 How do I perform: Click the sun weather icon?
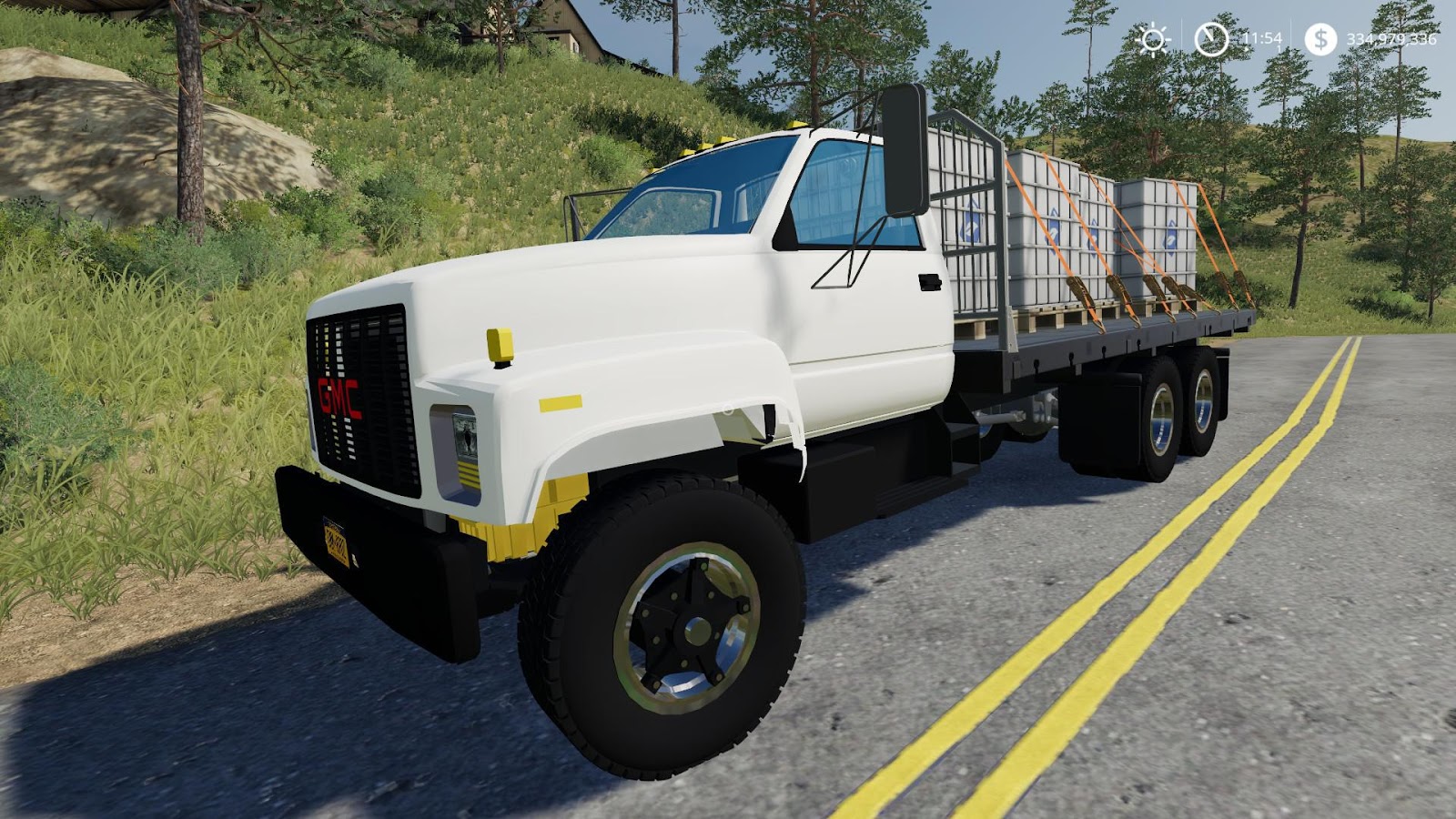click(1155, 39)
